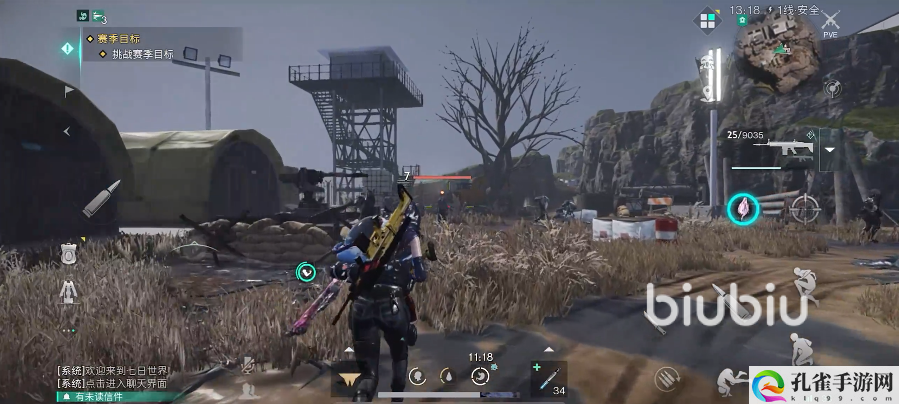Toggle the muted microphone icon
Screen dimensions: 899x404
tap(246, 366)
